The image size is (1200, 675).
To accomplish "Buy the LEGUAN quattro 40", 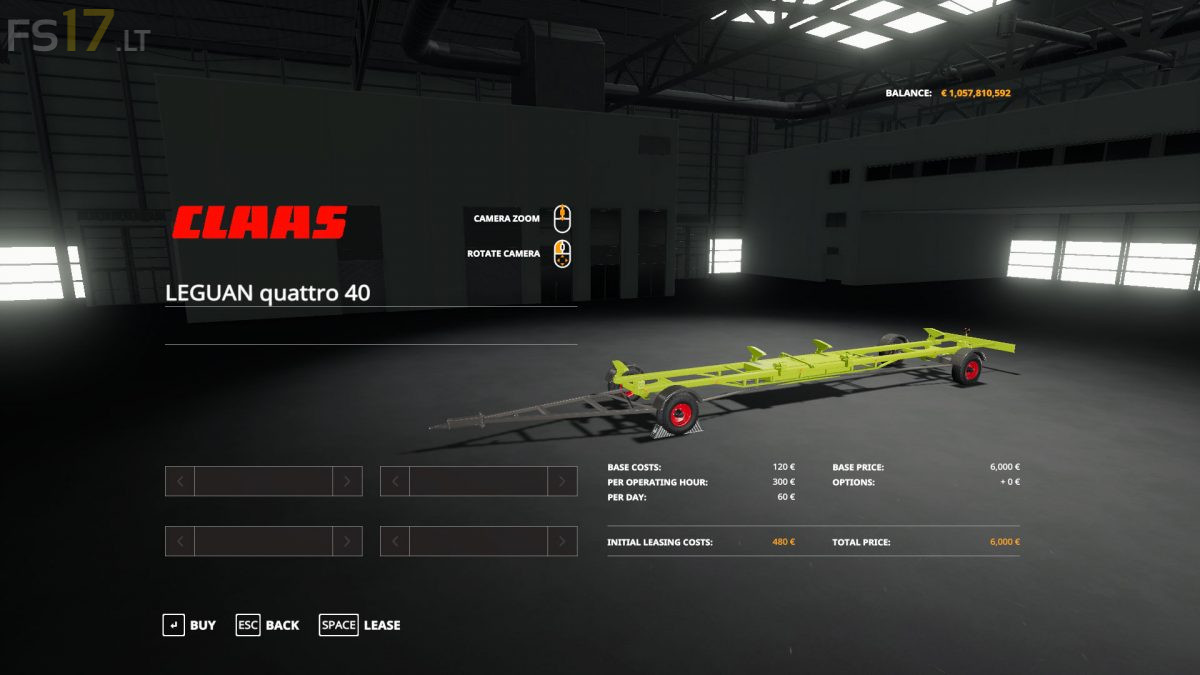I will [x=189, y=625].
